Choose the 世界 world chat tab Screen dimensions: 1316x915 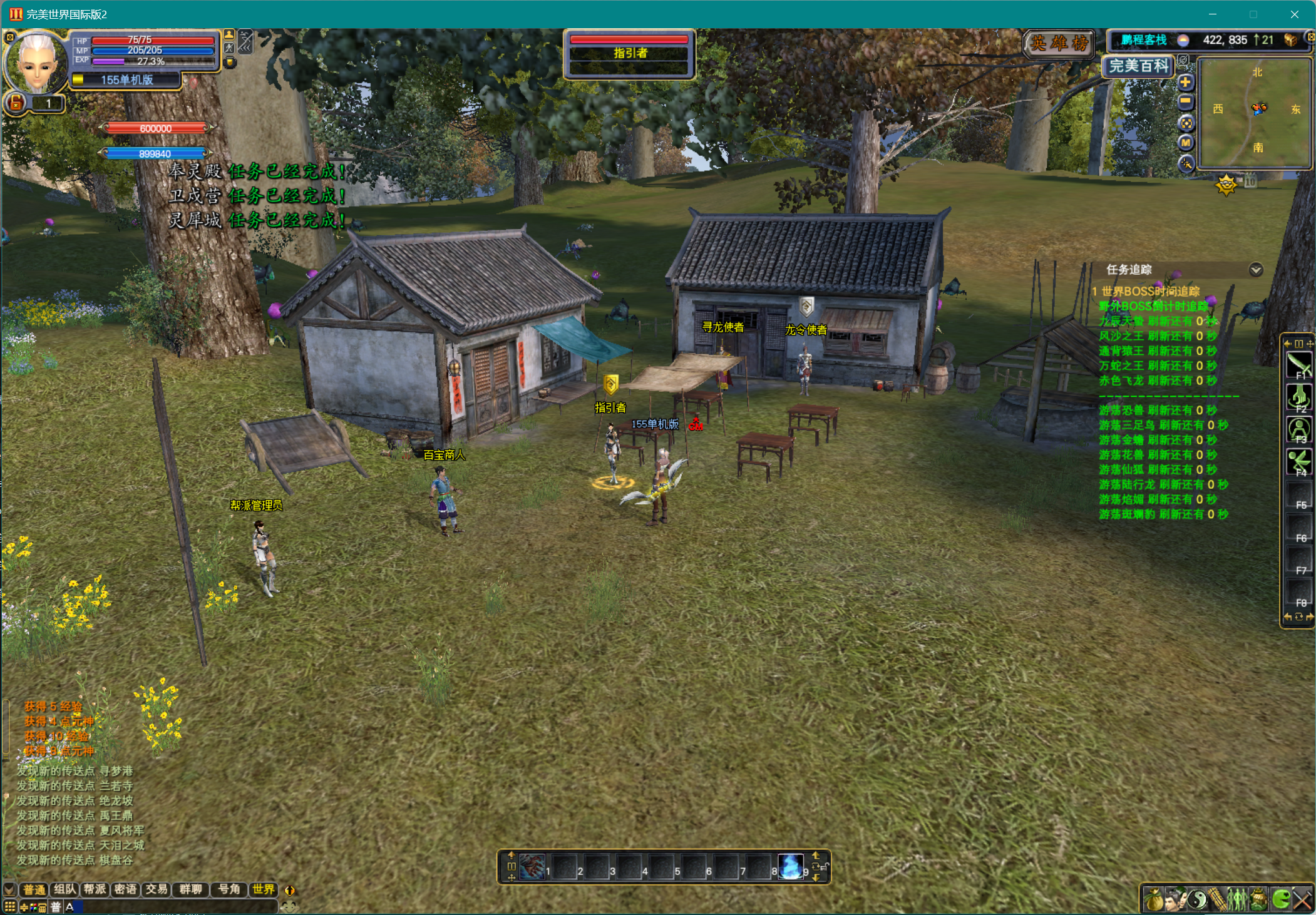pyautogui.click(x=264, y=889)
